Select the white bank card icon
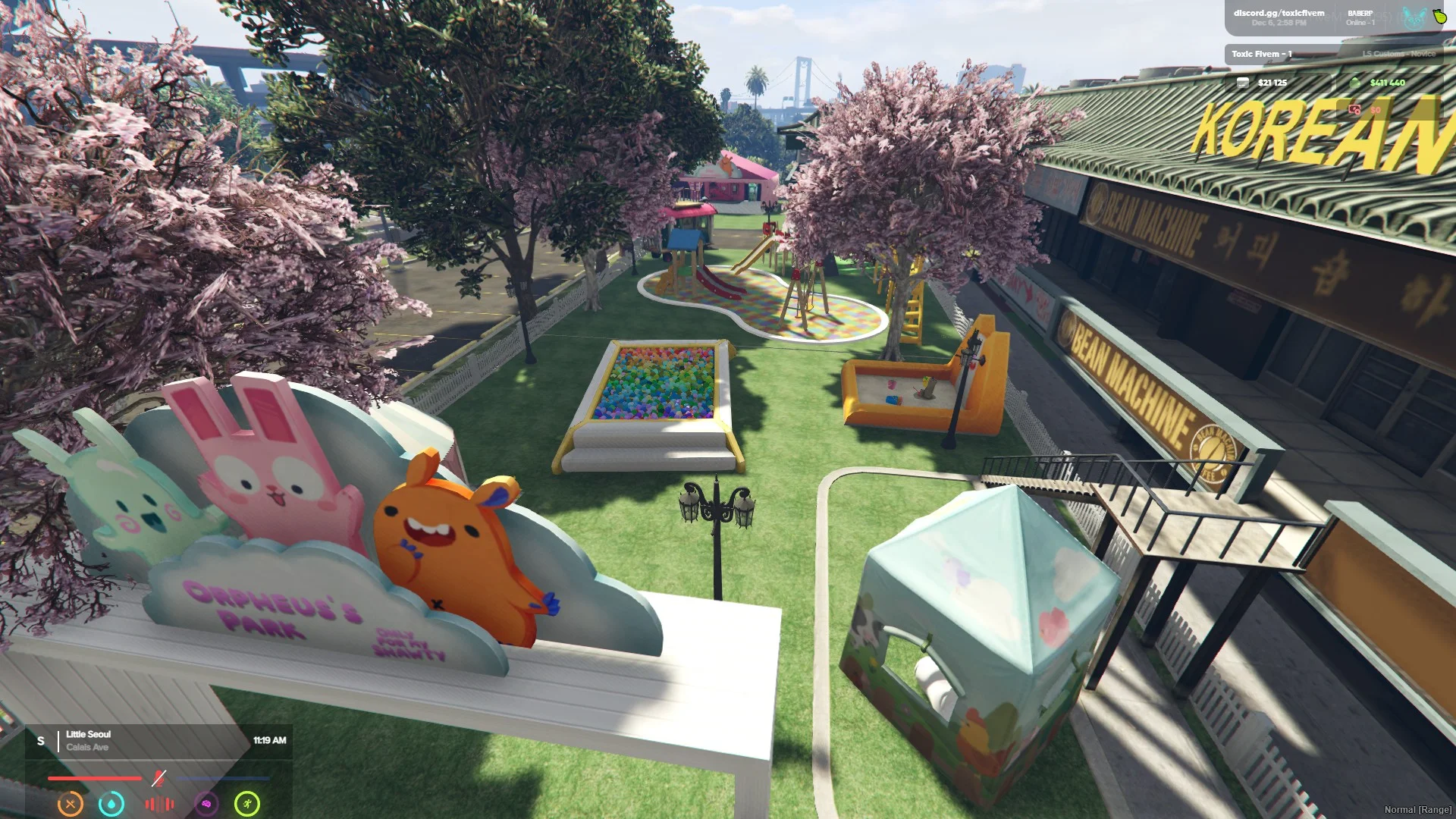Viewport: 1456px width, 819px height. 1242,83
